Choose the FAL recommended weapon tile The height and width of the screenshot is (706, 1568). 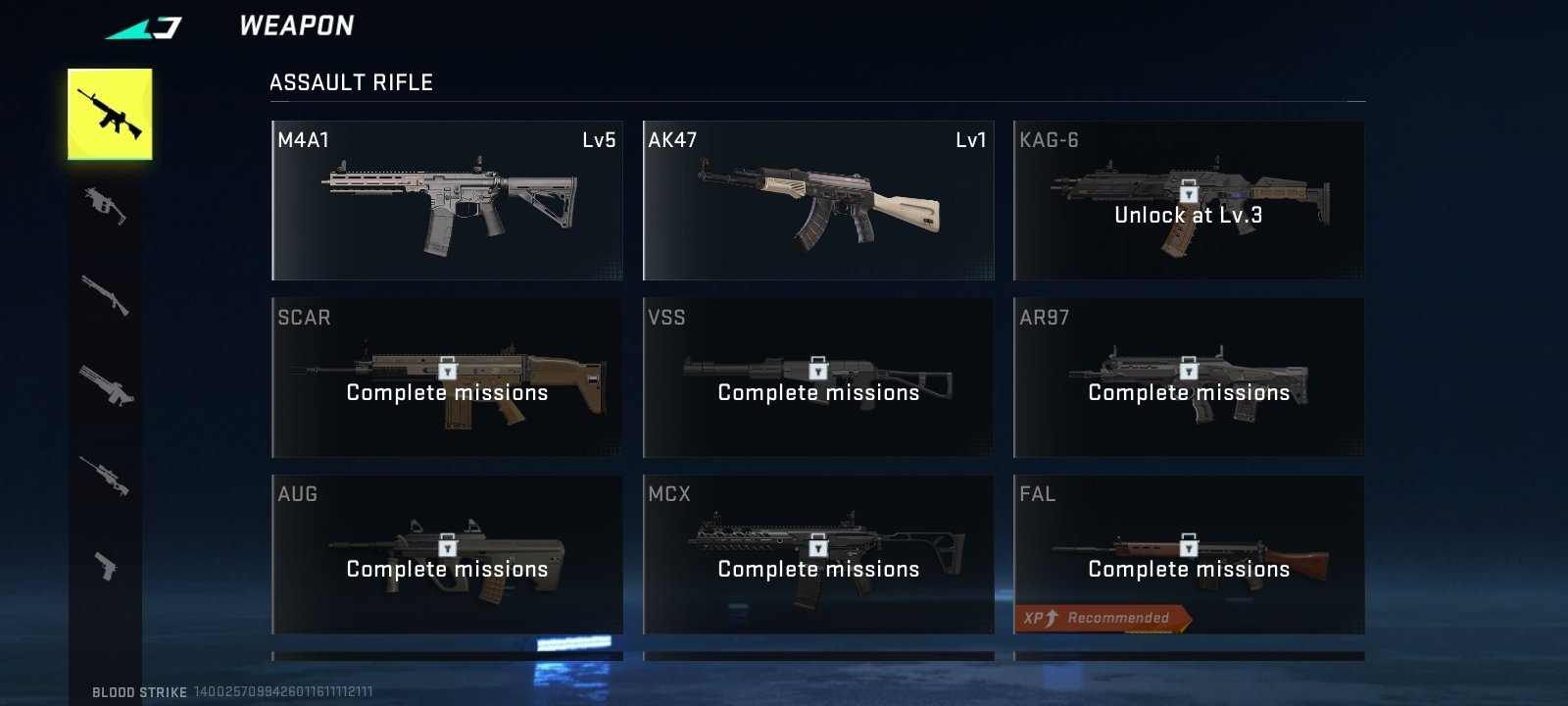pos(1189,555)
